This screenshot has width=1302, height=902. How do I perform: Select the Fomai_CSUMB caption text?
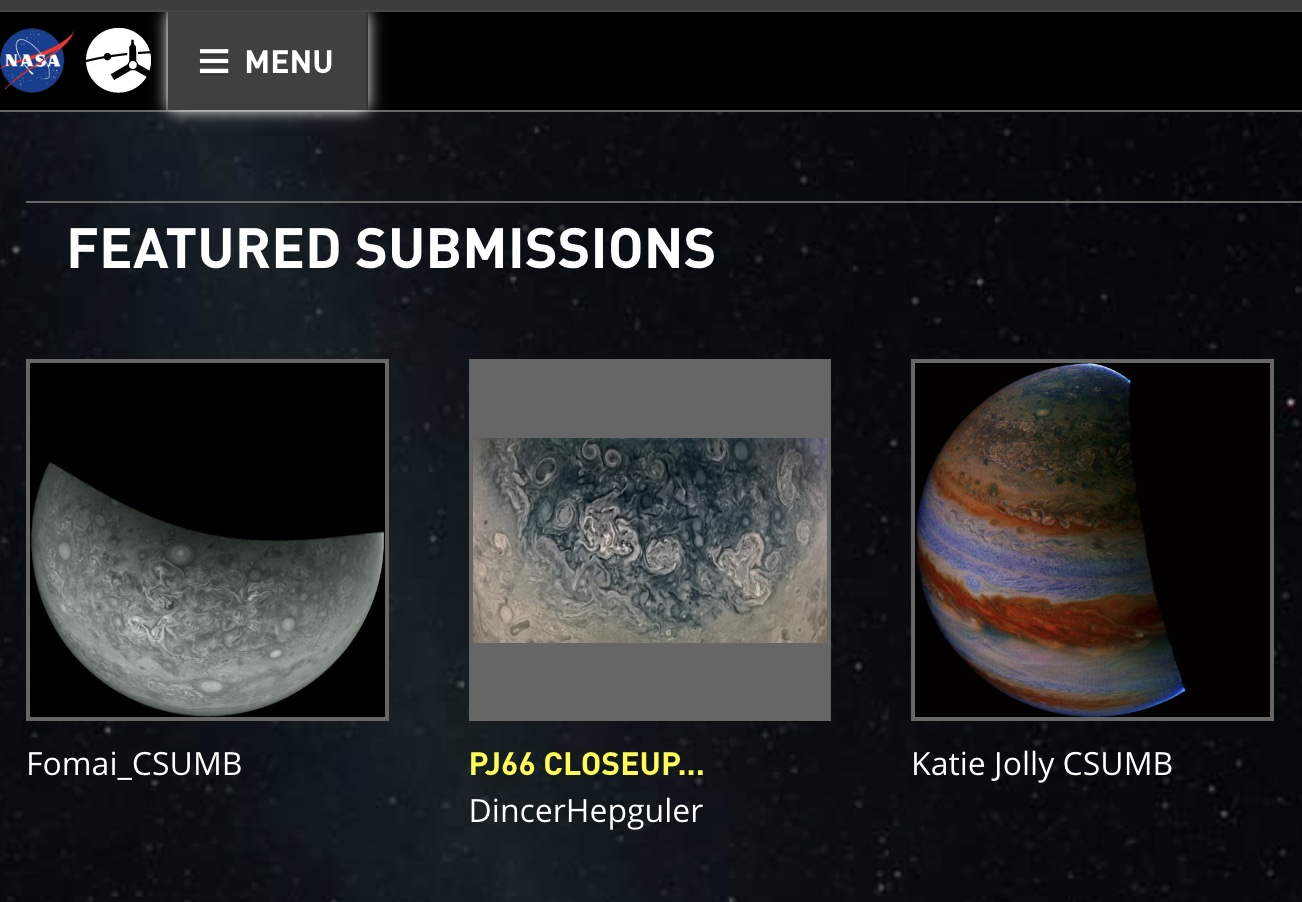[x=134, y=763]
